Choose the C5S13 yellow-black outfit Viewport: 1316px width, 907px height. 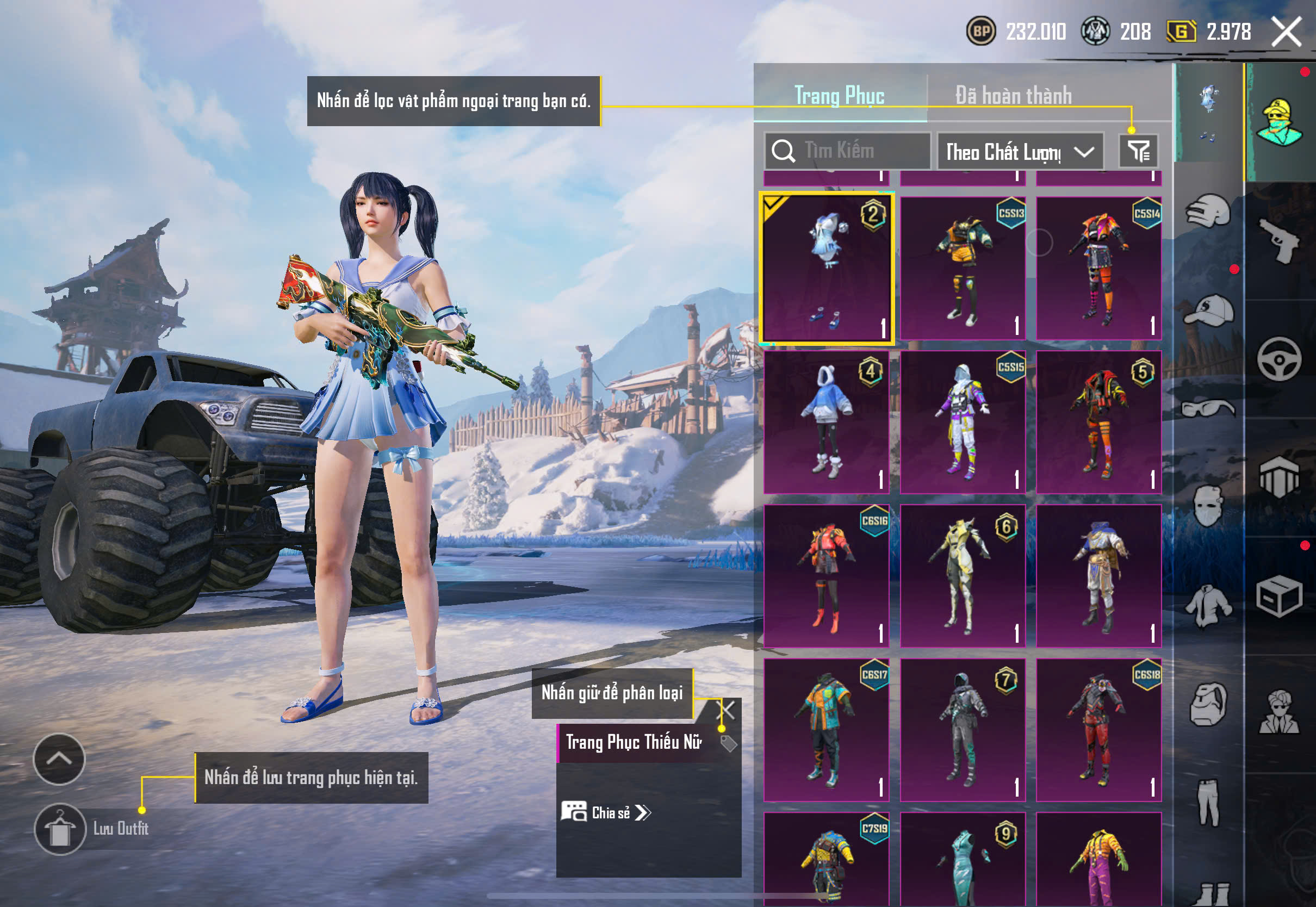pos(963,268)
